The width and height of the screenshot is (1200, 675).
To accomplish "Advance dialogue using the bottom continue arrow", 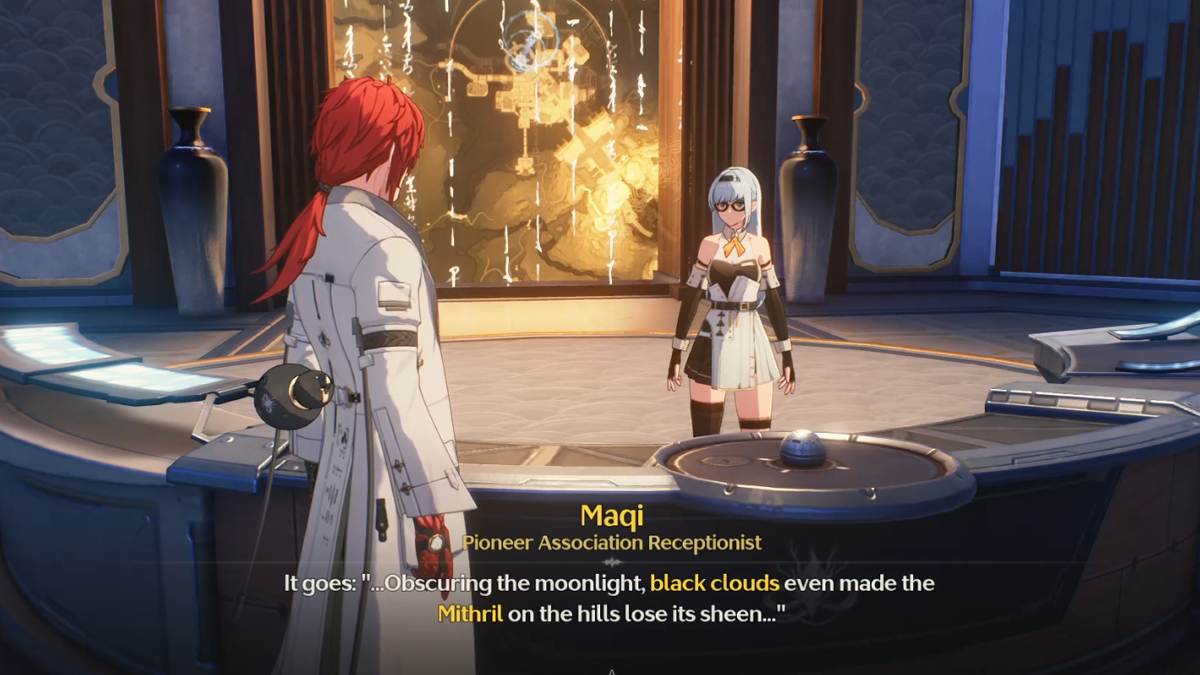I will [611, 670].
